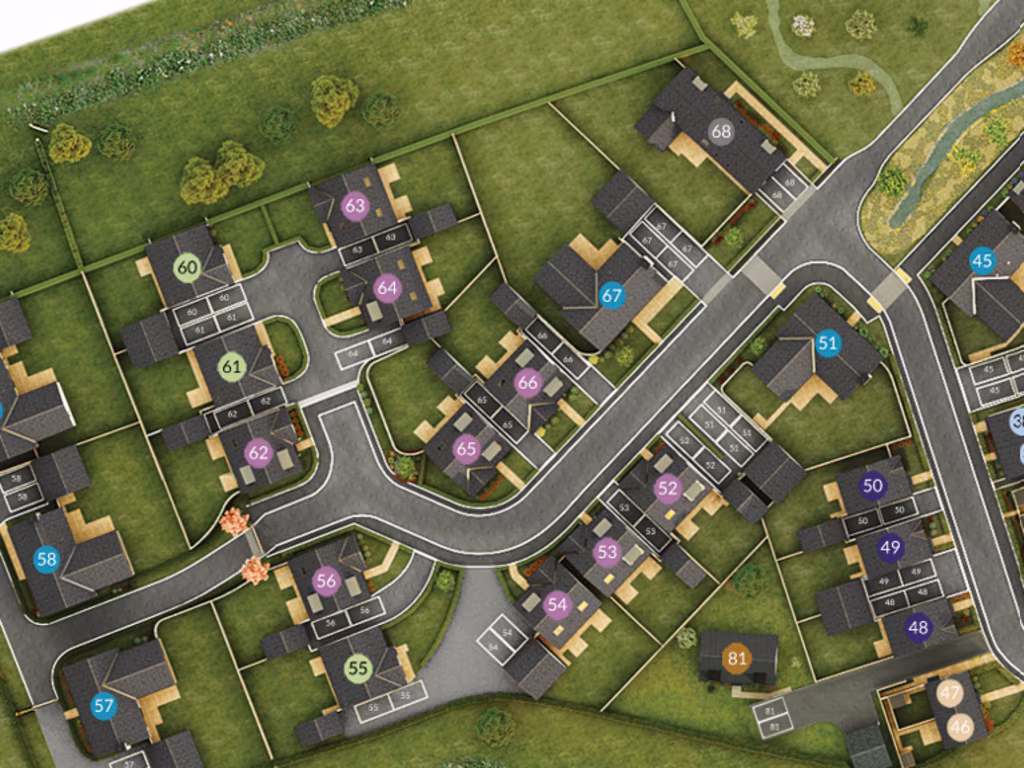Image resolution: width=1024 pixels, height=768 pixels.
Task: Select plot 62 marker
Action: click(x=259, y=453)
